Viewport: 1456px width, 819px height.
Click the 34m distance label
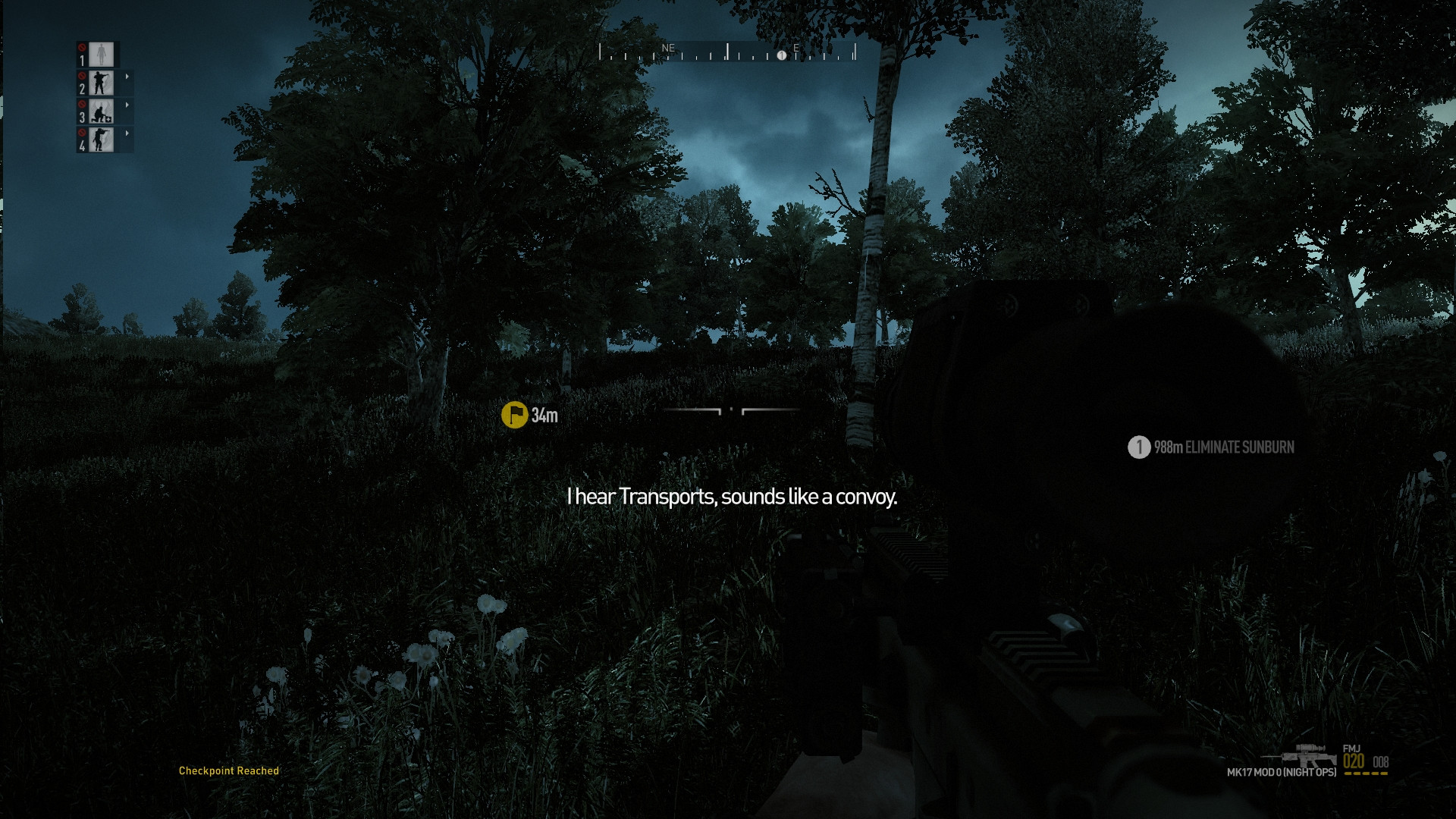point(543,416)
